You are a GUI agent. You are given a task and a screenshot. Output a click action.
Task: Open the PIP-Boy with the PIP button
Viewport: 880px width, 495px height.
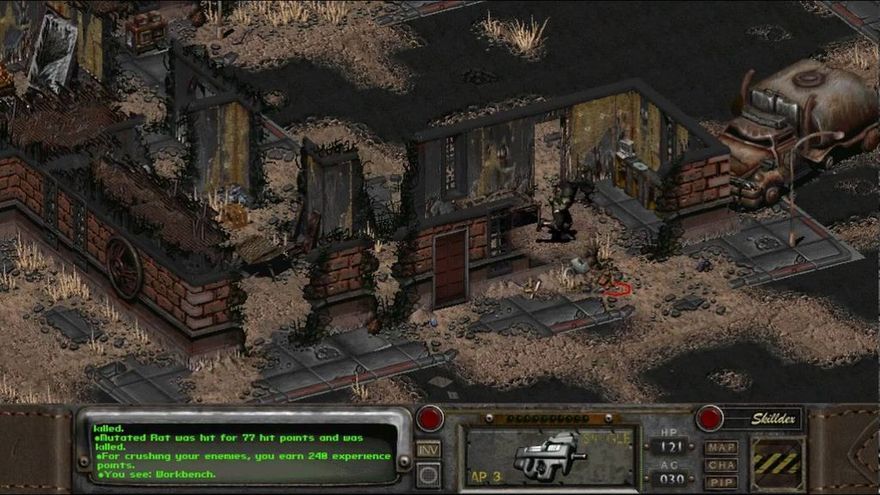click(721, 482)
